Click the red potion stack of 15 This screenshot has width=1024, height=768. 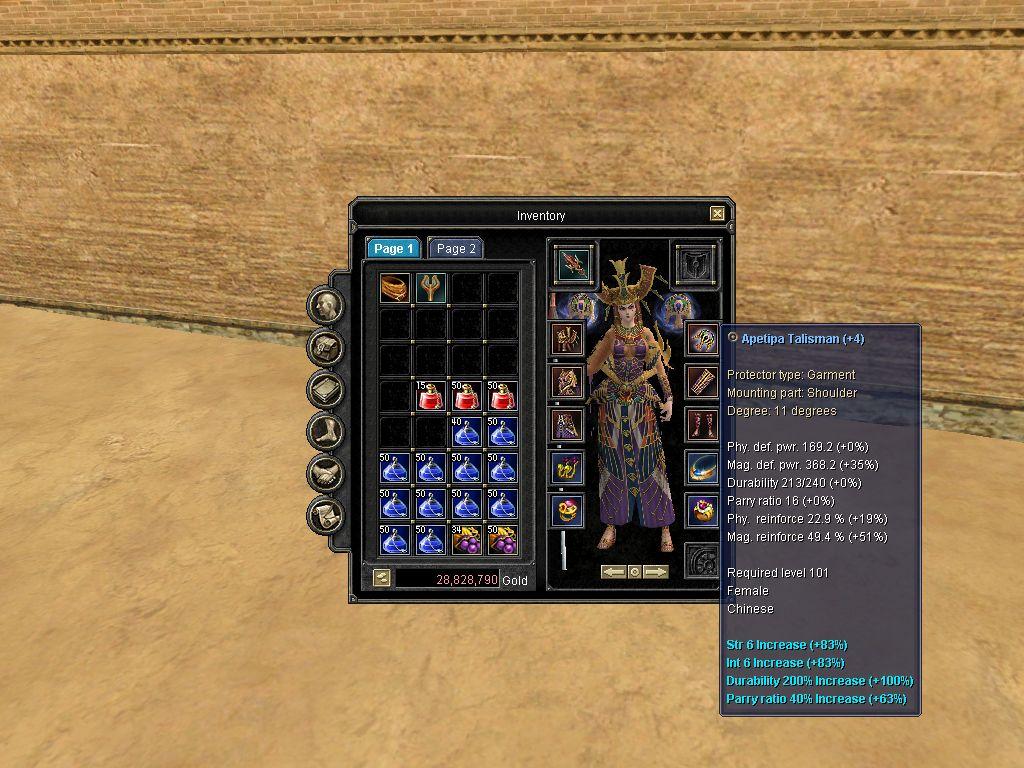click(x=430, y=396)
